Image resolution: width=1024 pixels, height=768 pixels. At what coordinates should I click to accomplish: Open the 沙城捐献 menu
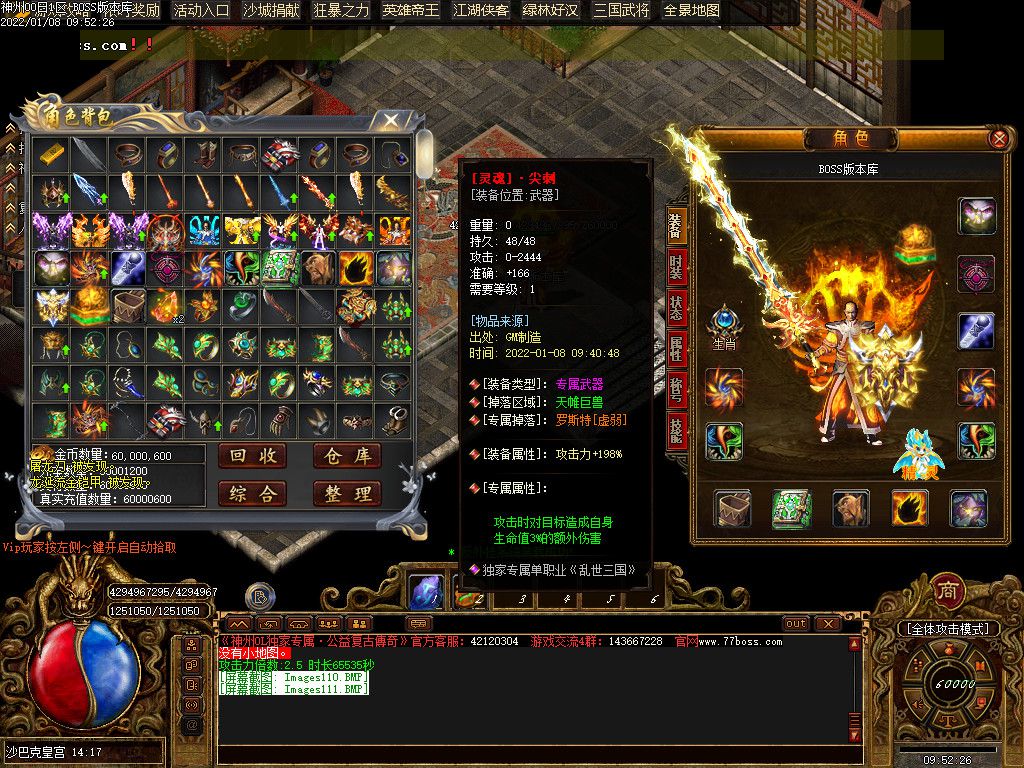pyautogui.click(x=271, y=11)
